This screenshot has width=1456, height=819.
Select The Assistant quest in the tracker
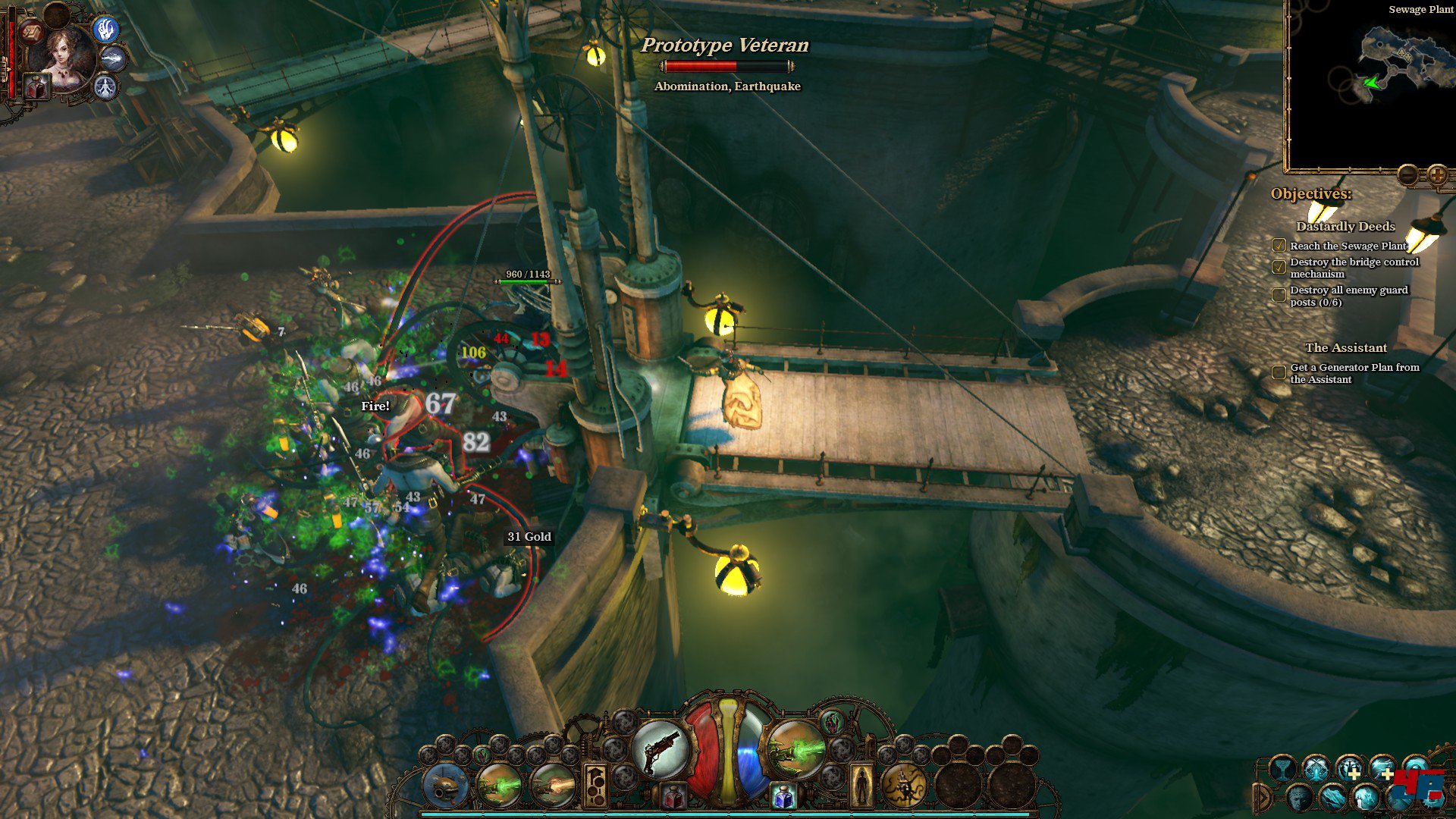point(1346,347)
